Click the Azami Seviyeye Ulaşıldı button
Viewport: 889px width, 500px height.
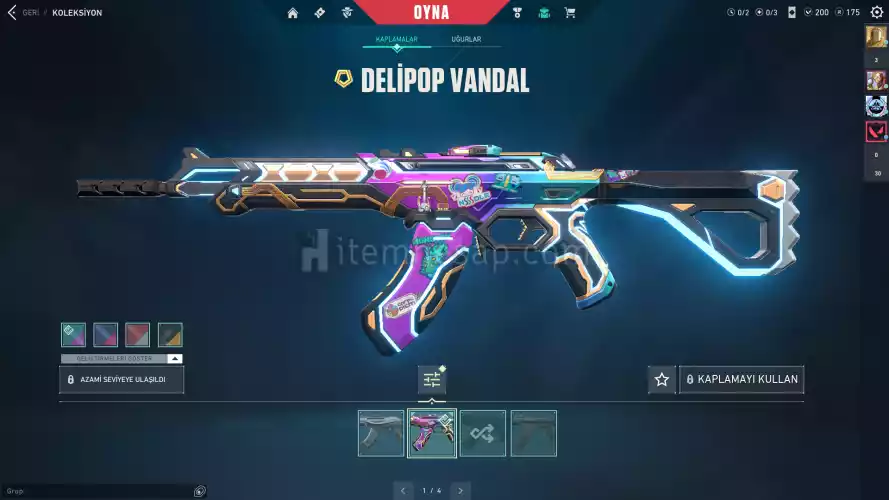122,380
